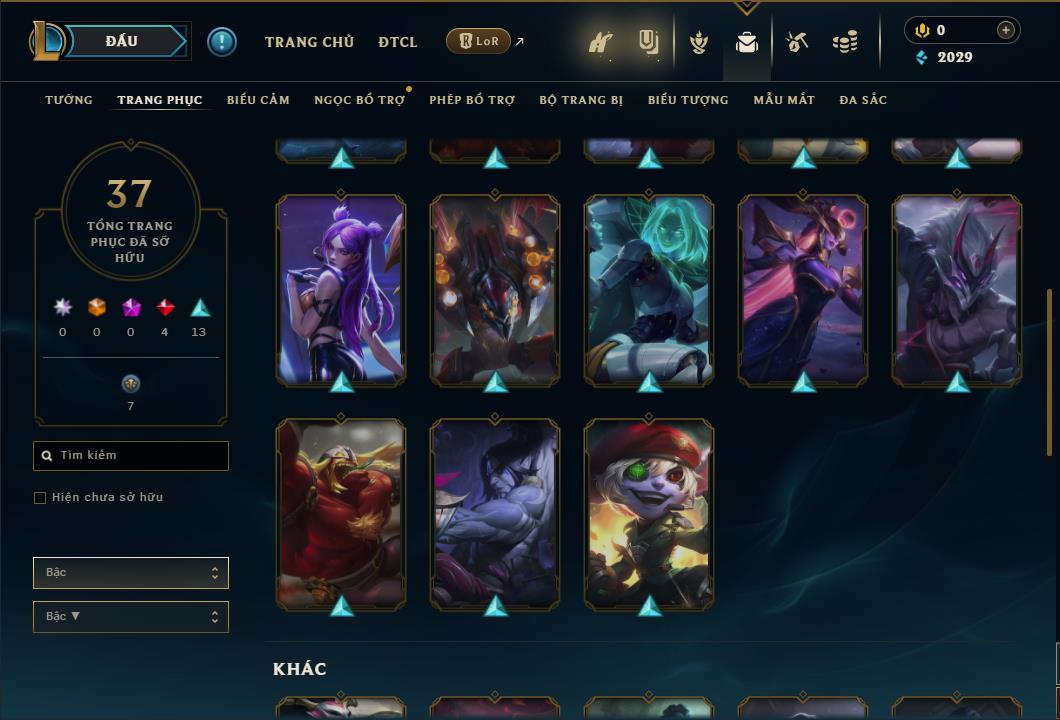Toggle the Hiện chưa sở hữu checkbox
This screenshot has width=1060, height=720.
(40, 498)
